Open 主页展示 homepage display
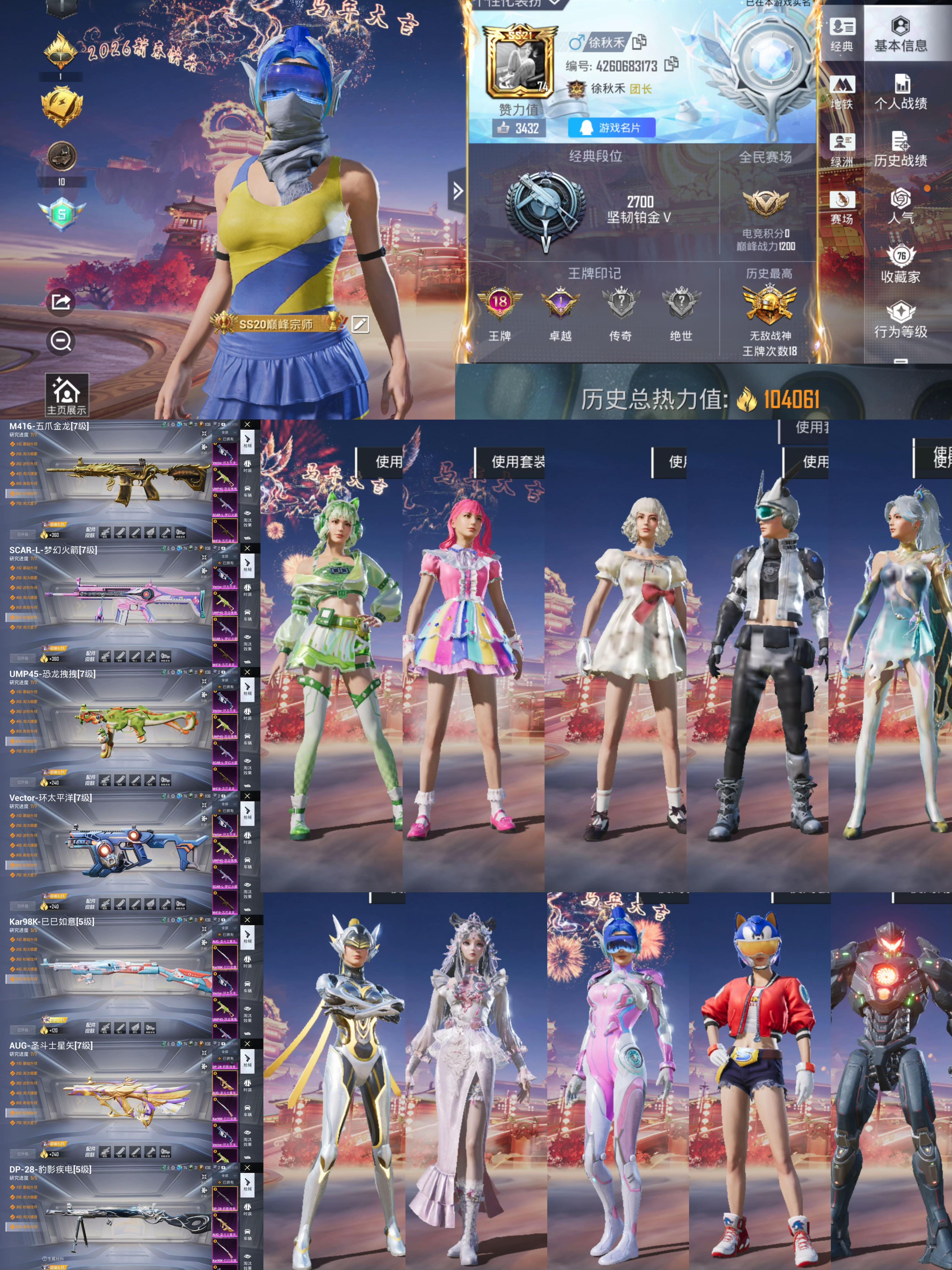952x1270 pixels. click(67, 396)
